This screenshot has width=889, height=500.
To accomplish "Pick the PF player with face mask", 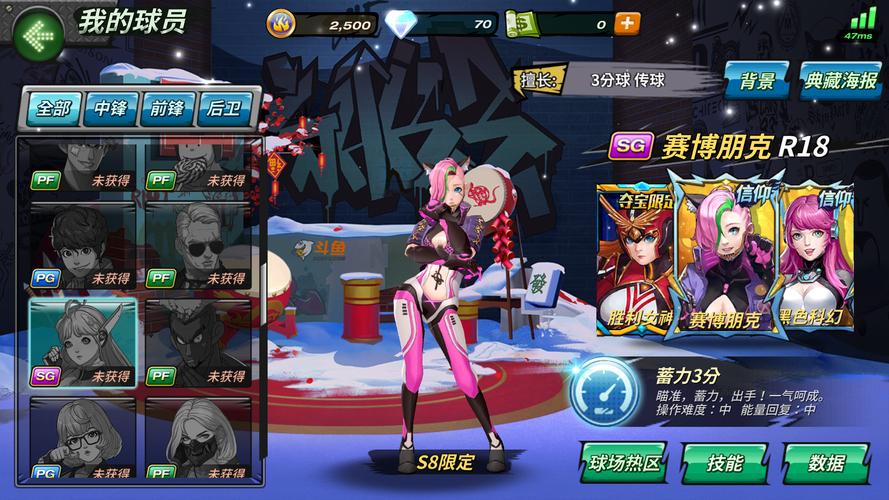I will tap(197, 440).
